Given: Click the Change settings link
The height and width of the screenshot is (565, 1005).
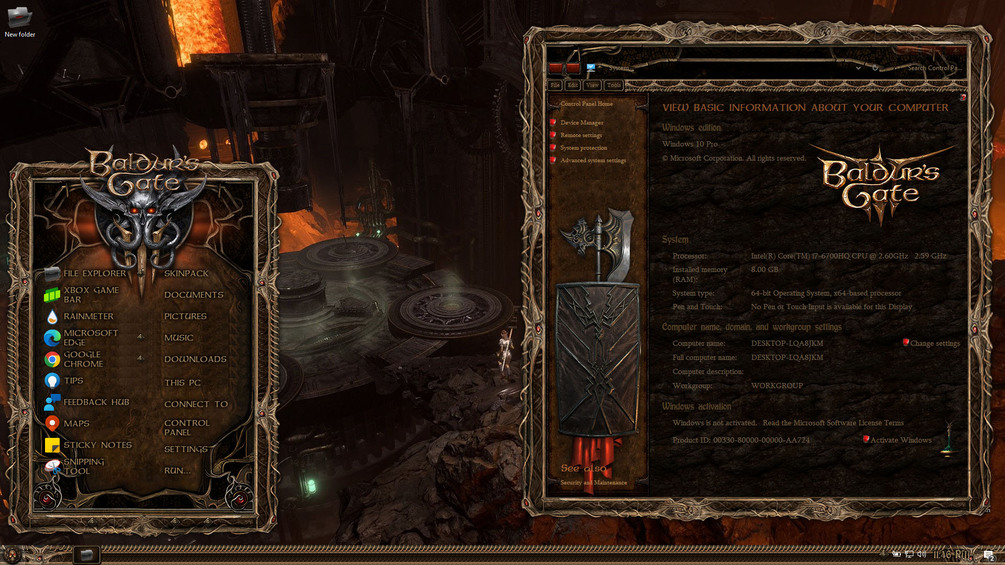Looking at the screenshot, I should click(934, 344).
